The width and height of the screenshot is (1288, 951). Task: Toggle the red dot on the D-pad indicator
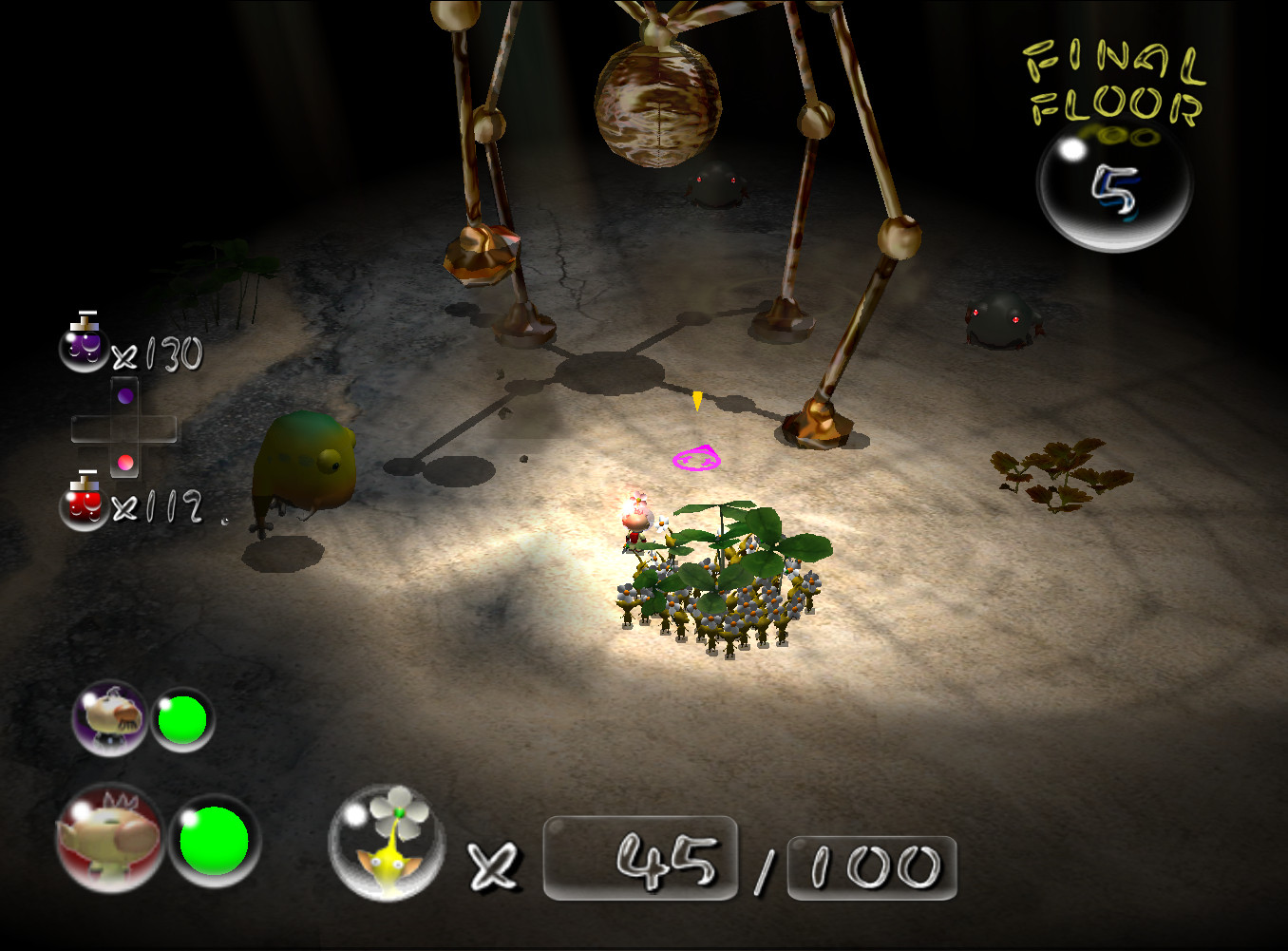[x=124, y=463]
